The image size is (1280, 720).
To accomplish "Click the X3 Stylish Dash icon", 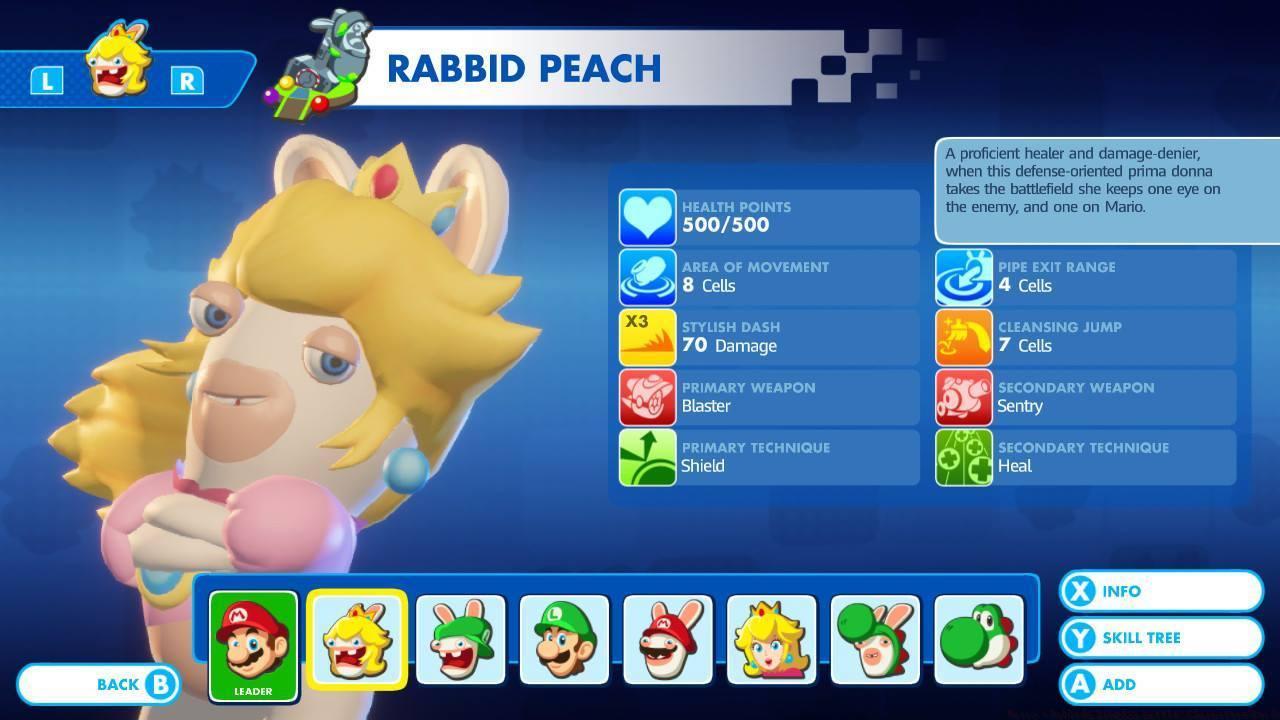I will coord(646,337).
